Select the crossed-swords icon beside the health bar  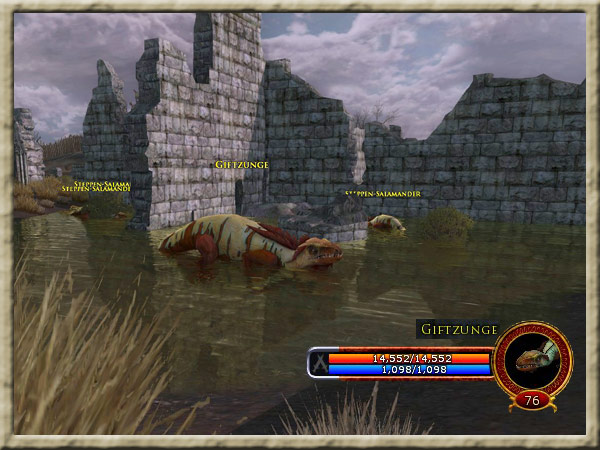(318, 362)
